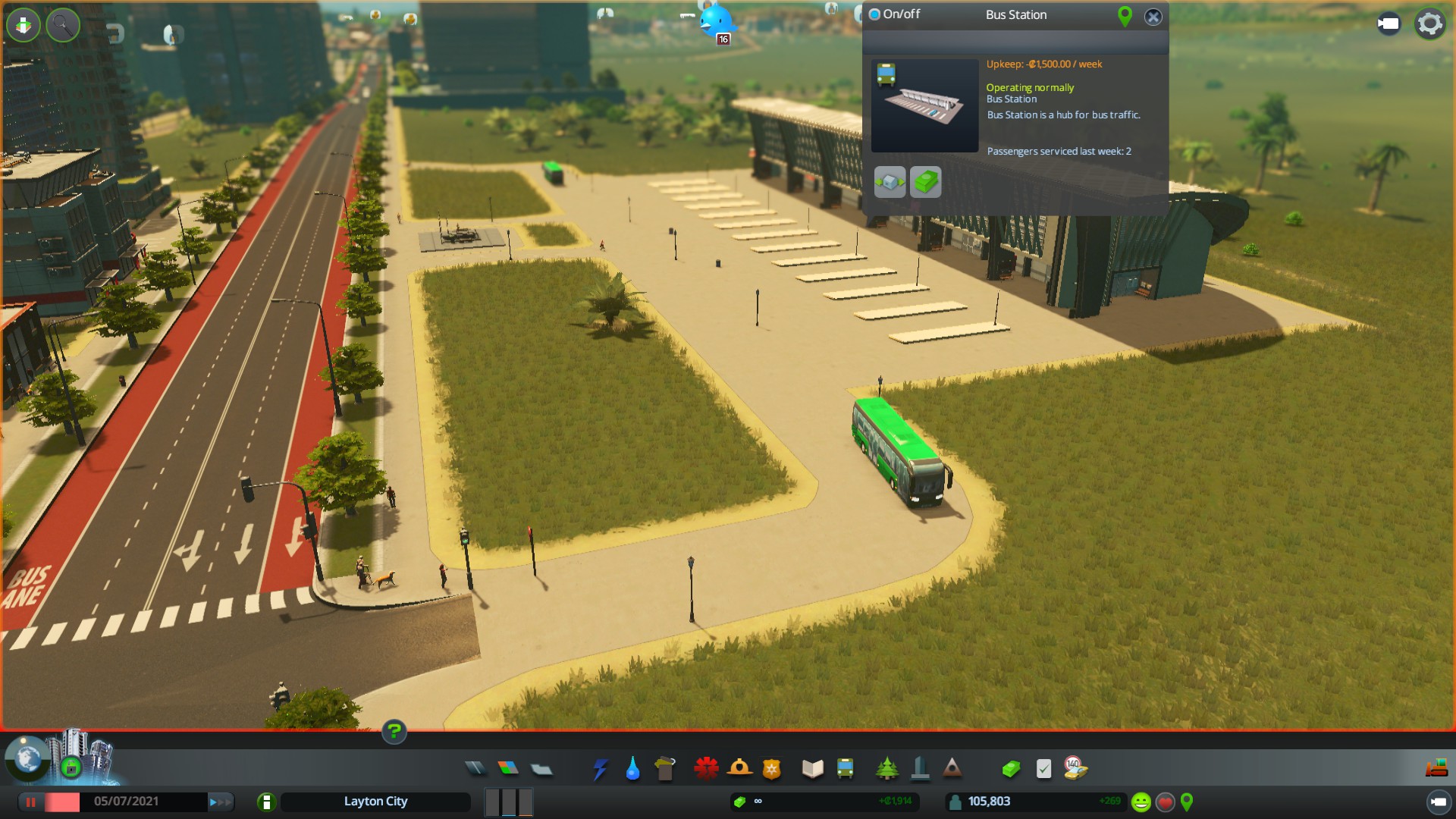Open the Fire Department helmet menu
The width and height of the screenshot is (1456, 819).
739,769
